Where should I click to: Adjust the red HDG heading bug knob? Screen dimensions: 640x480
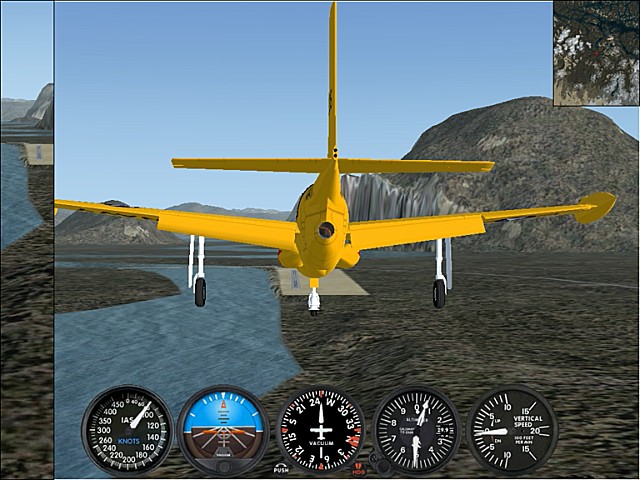pyautogui.click(x=358, y=467)
